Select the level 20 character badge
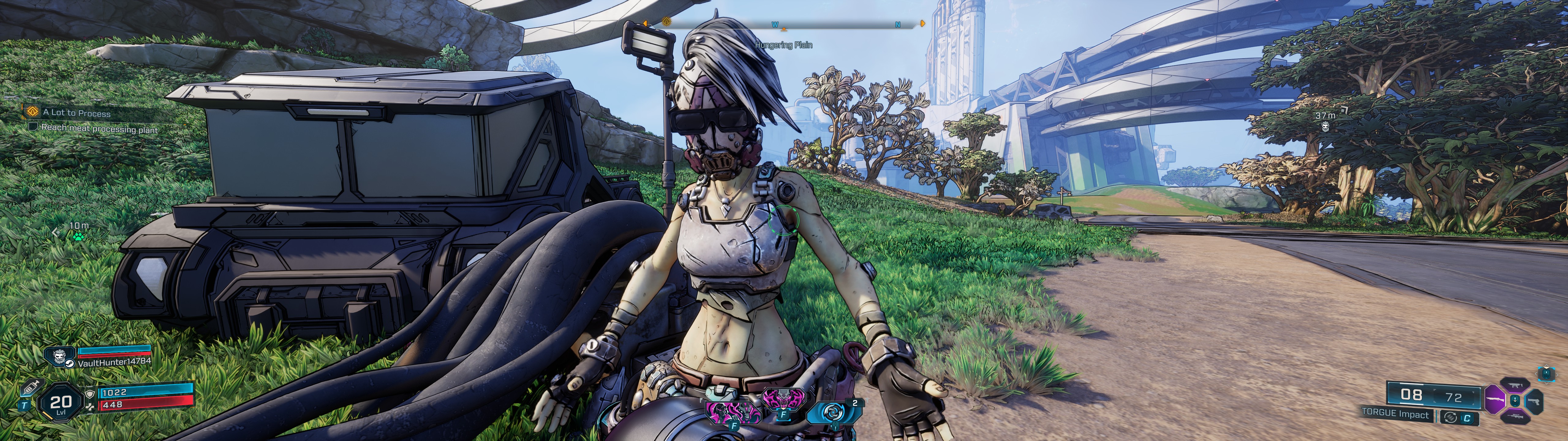Viewport: 1568px width, 441px height. click(x=60, y=403)
